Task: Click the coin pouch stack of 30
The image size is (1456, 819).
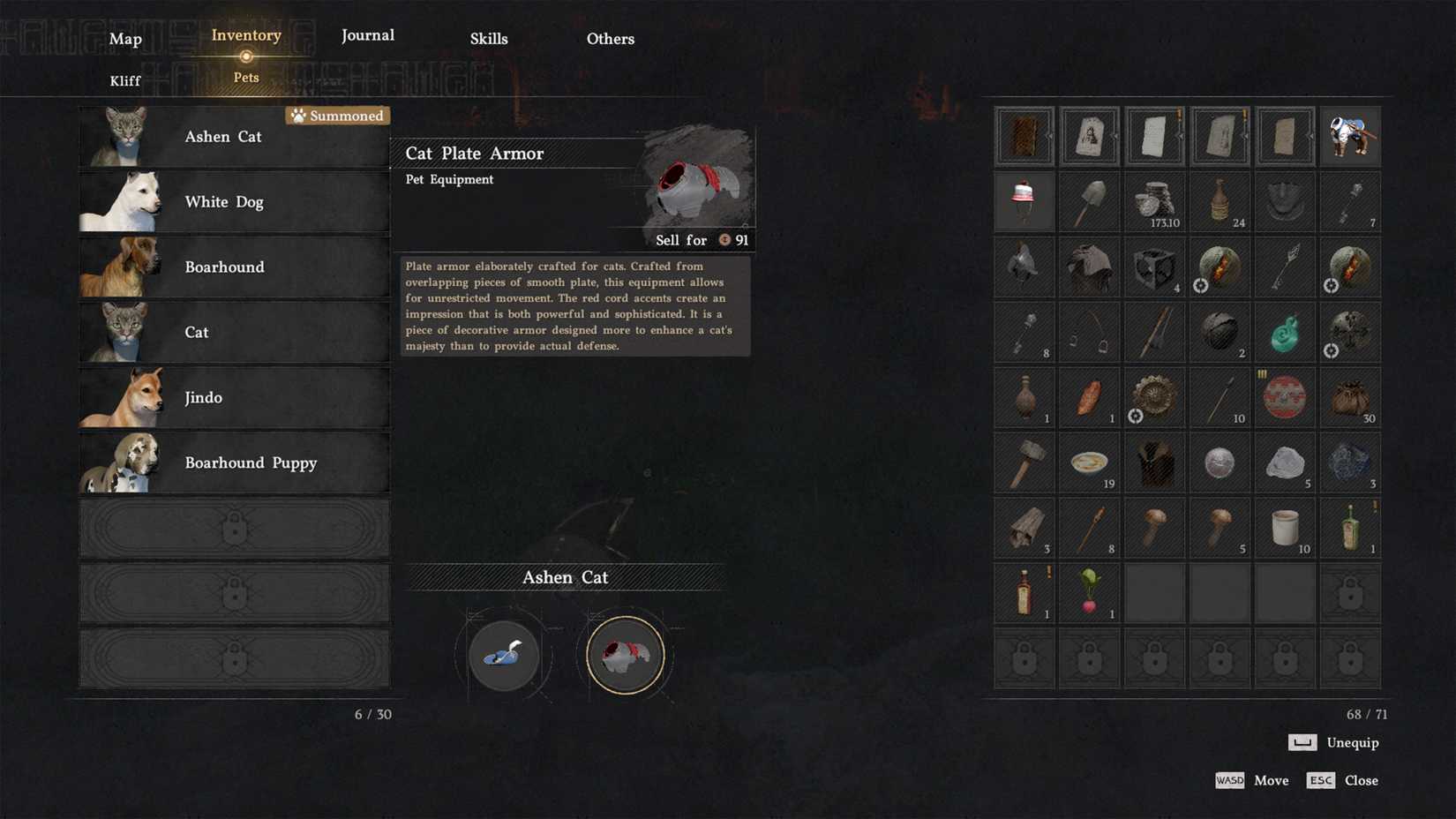Action: pyautogui.click(x=1350, y=397)
